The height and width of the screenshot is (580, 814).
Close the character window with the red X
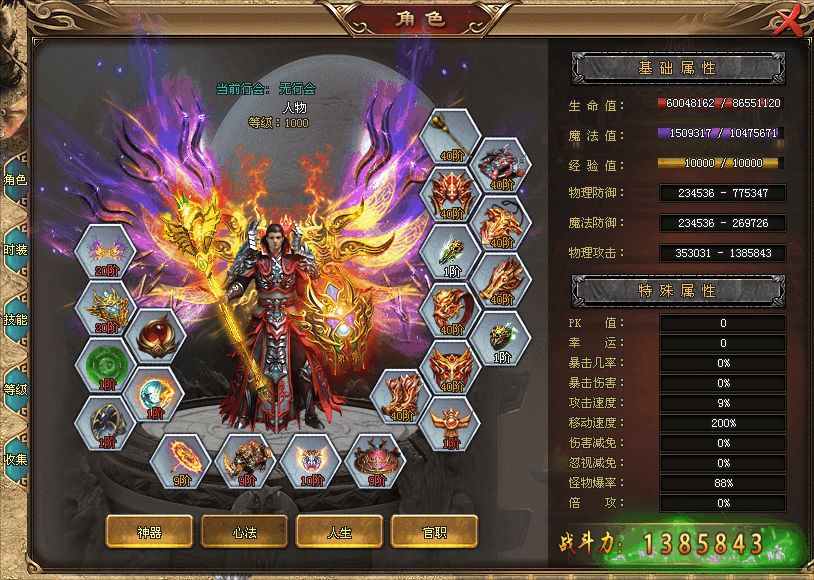(x=790, y=20)
